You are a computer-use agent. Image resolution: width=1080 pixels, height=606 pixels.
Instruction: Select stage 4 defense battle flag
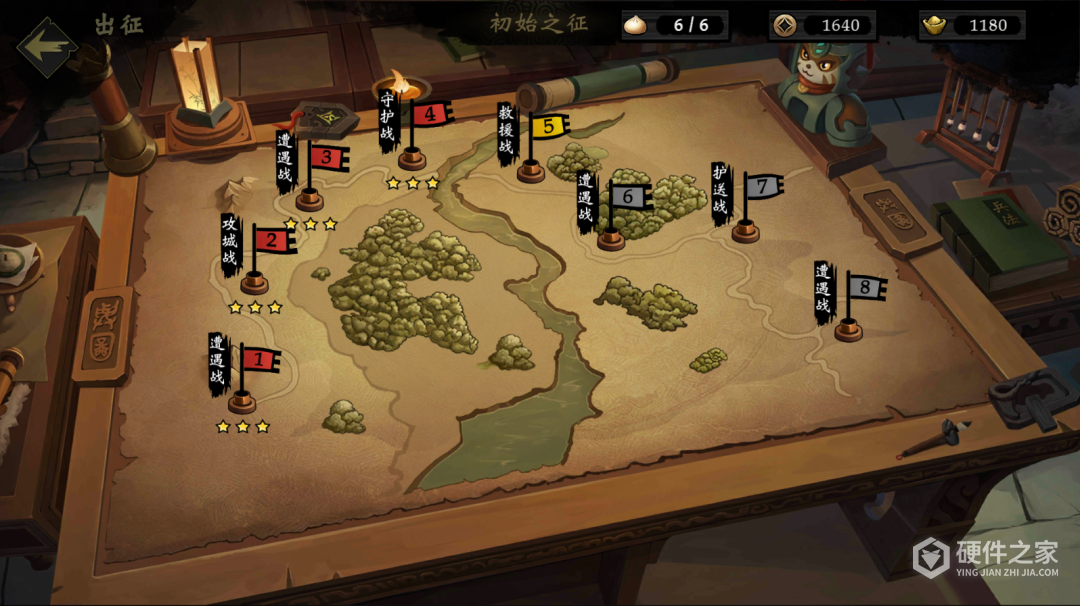[429, 114]
